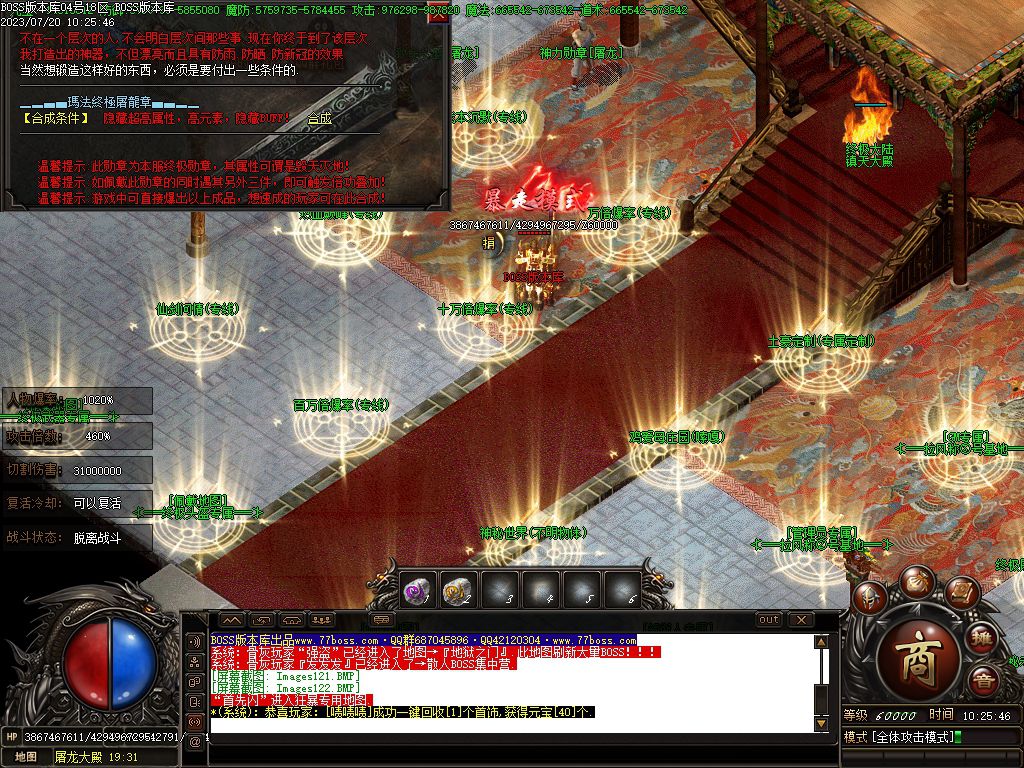This screenshot has height=768, width=1024.
Task: Click the 合成 link to craft the medal
Action: [319, 118]
